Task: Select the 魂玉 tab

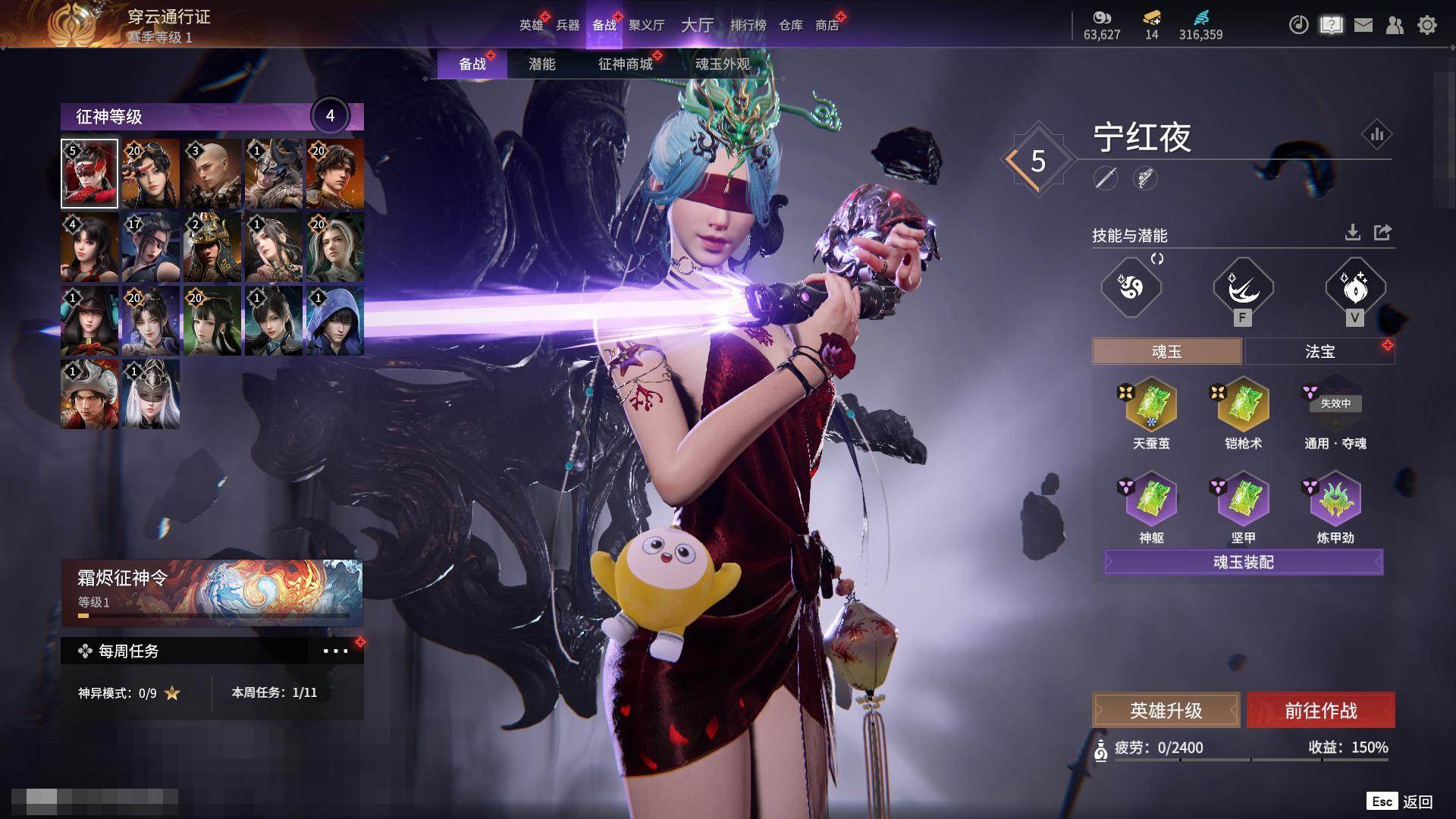Action: (x=1166, y=351)
